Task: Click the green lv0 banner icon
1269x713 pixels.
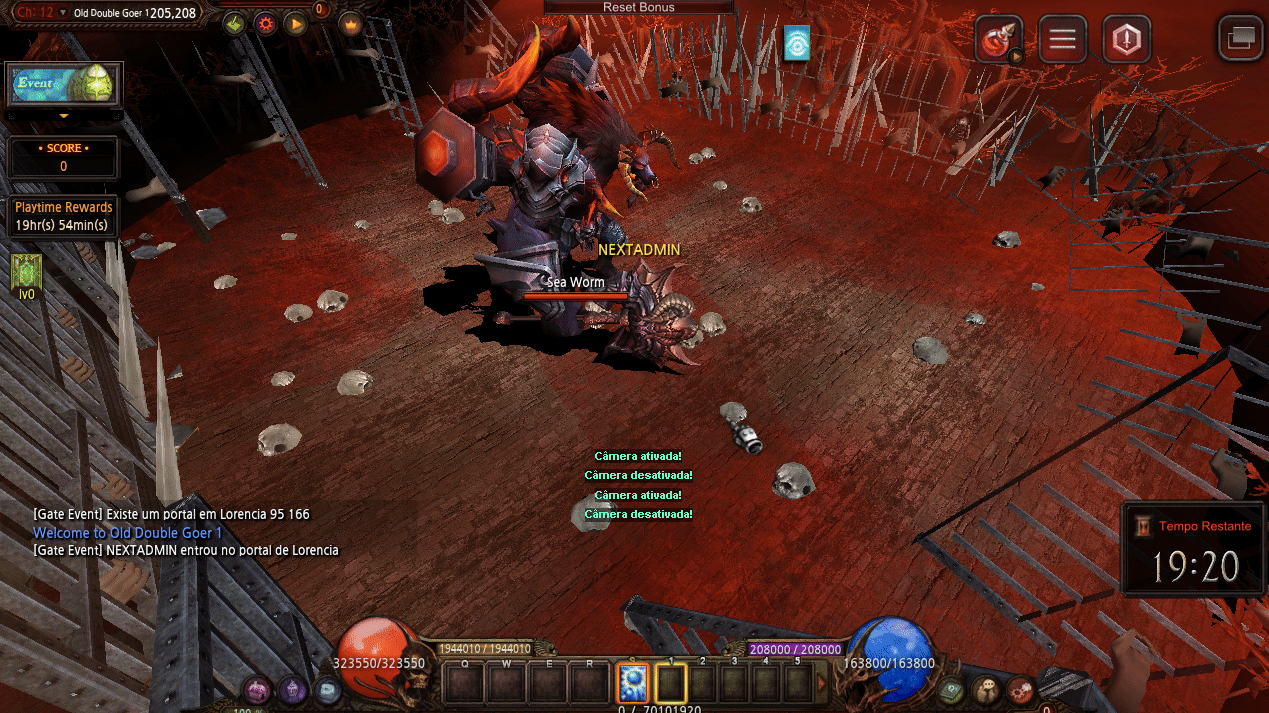Action: (26, 272)
